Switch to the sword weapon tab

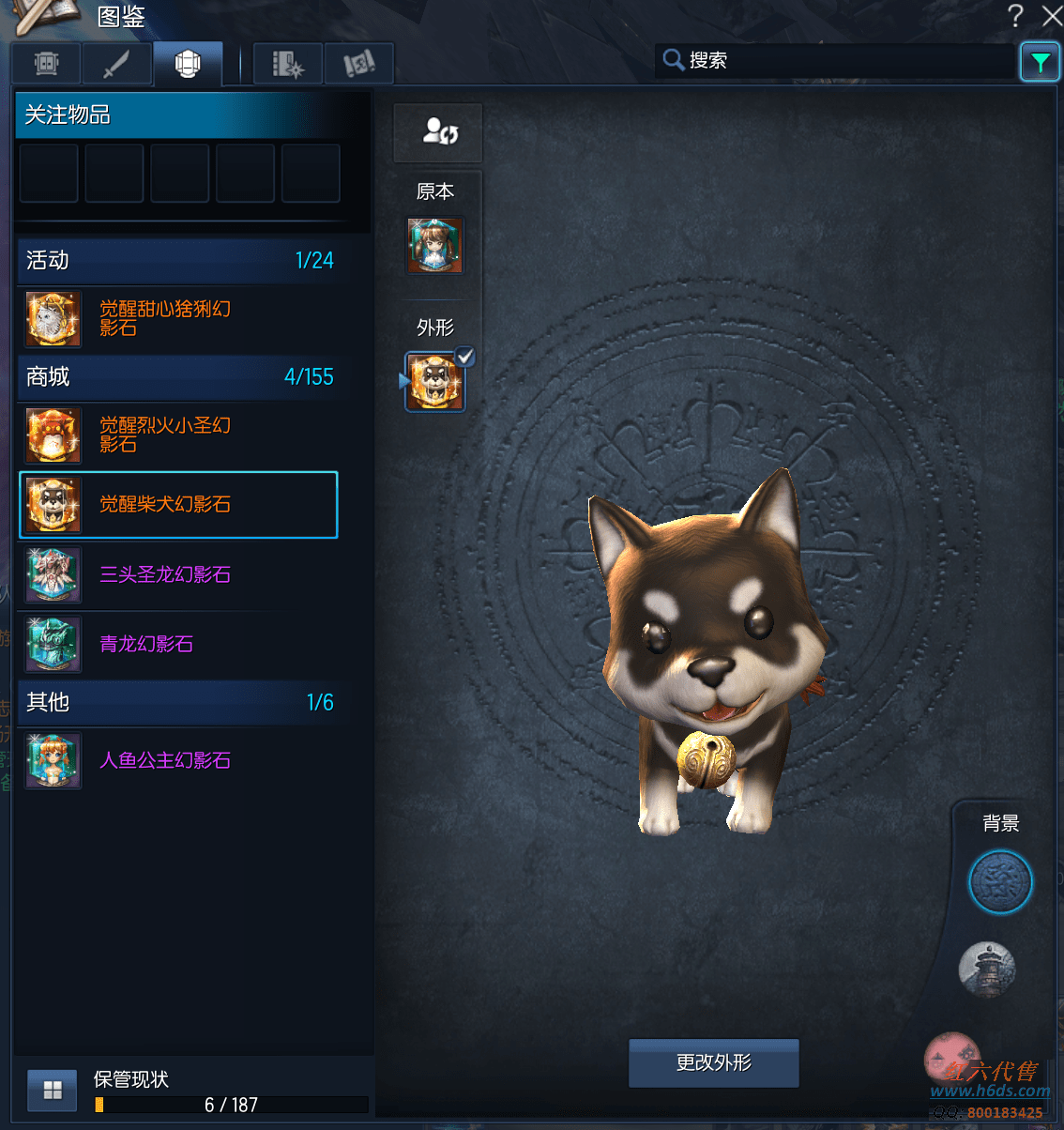tap(116, 65)
